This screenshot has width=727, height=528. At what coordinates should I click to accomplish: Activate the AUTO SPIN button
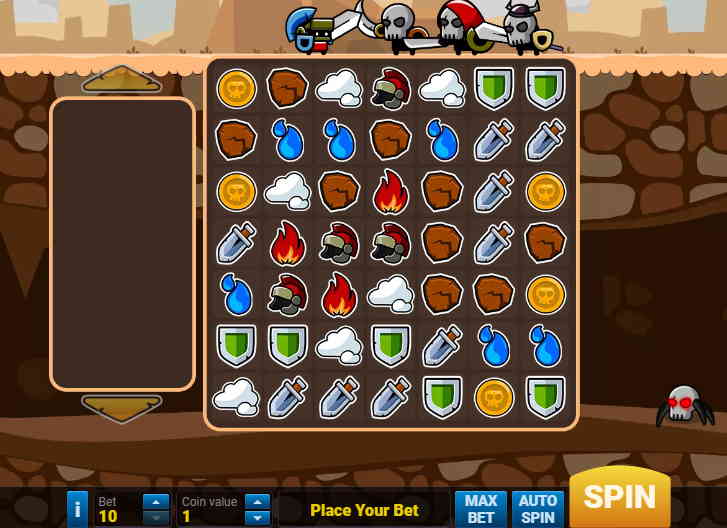538,508
